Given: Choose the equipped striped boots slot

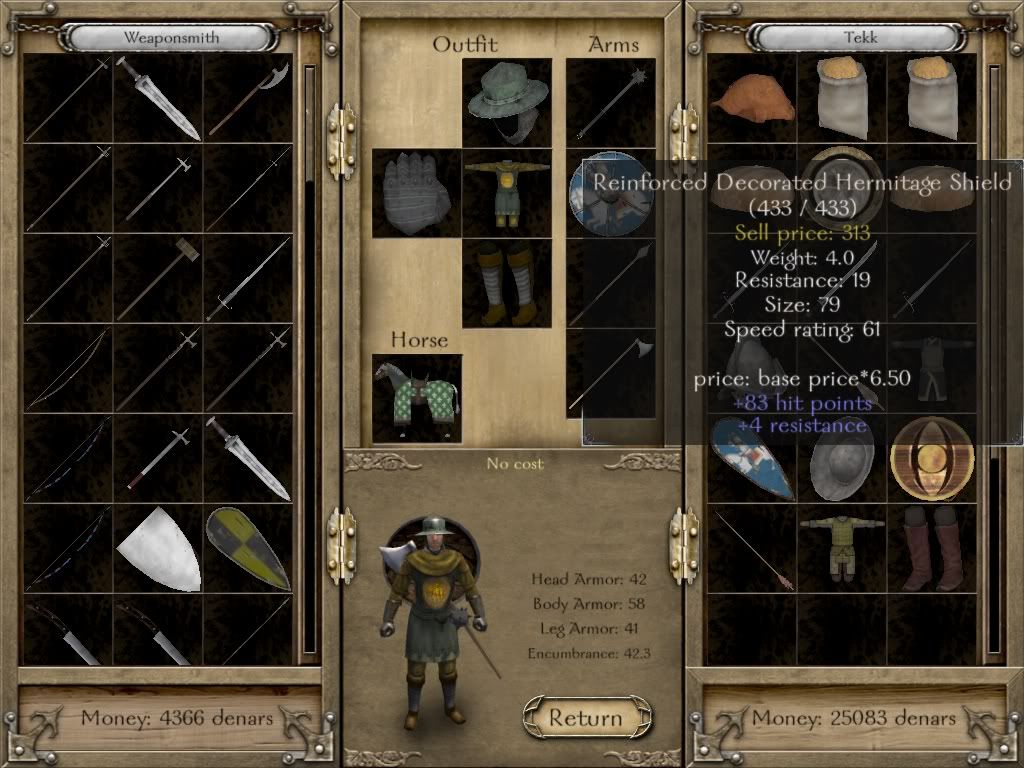Looking at the screenshot, I should (x=507, y=283).
